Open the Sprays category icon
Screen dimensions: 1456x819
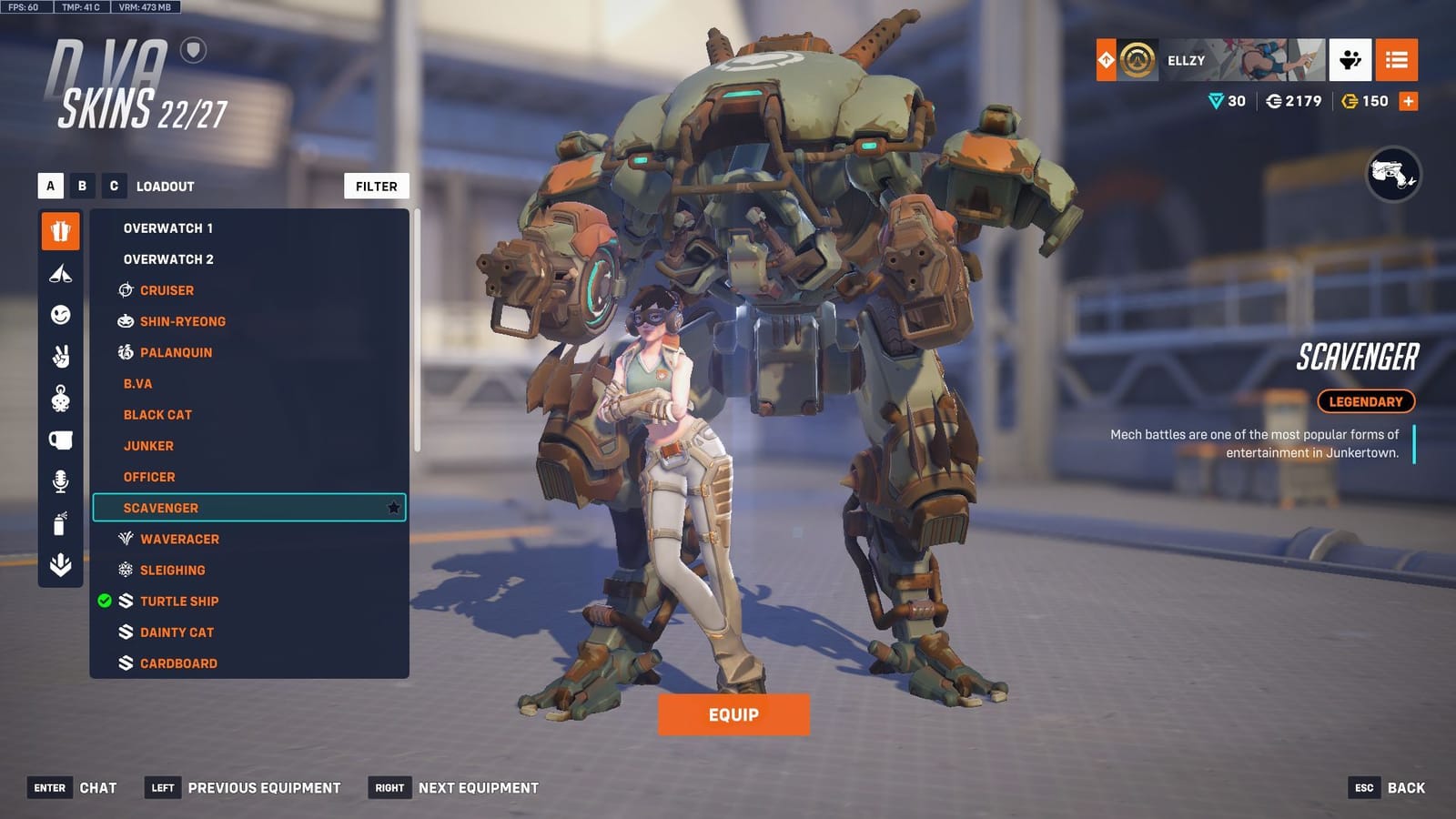59,519
